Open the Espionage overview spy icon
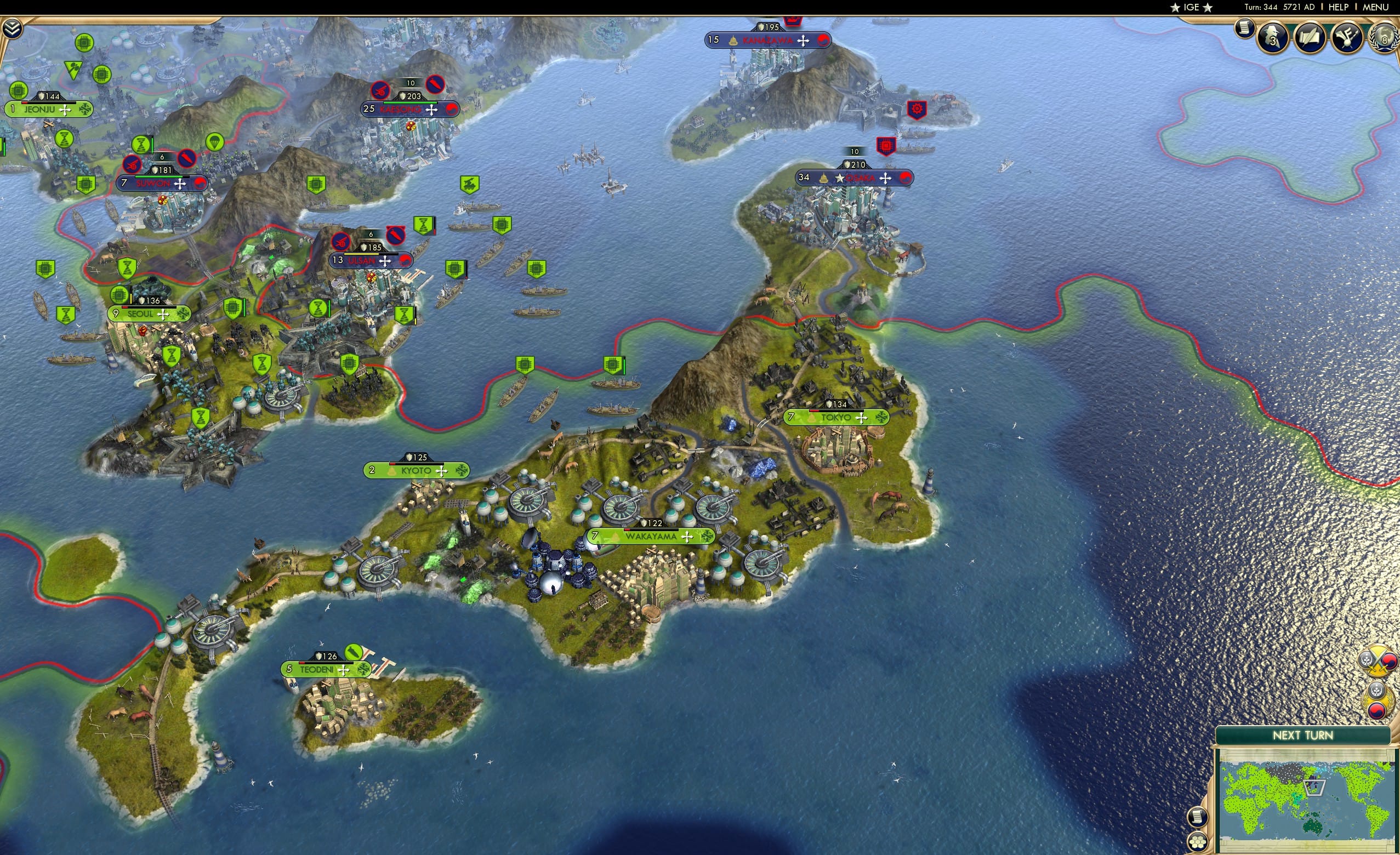 tap(1273, 37)
